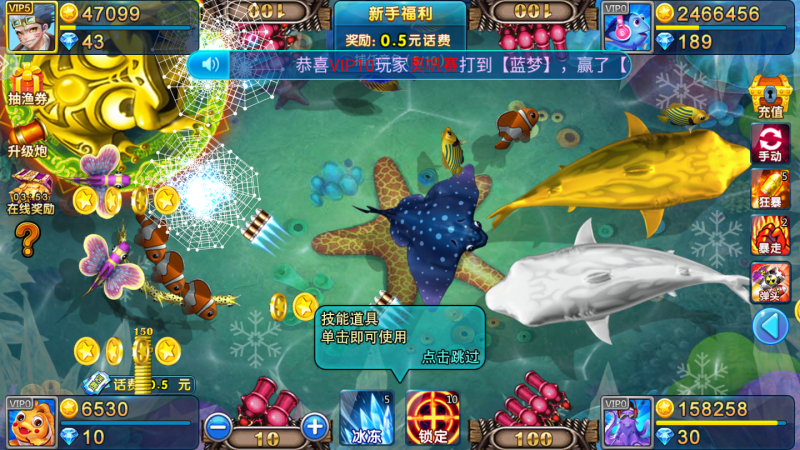Screen dimensions: 800x450
Task: Open the 抽渔券 gift box
Action: tap(27, 85)
